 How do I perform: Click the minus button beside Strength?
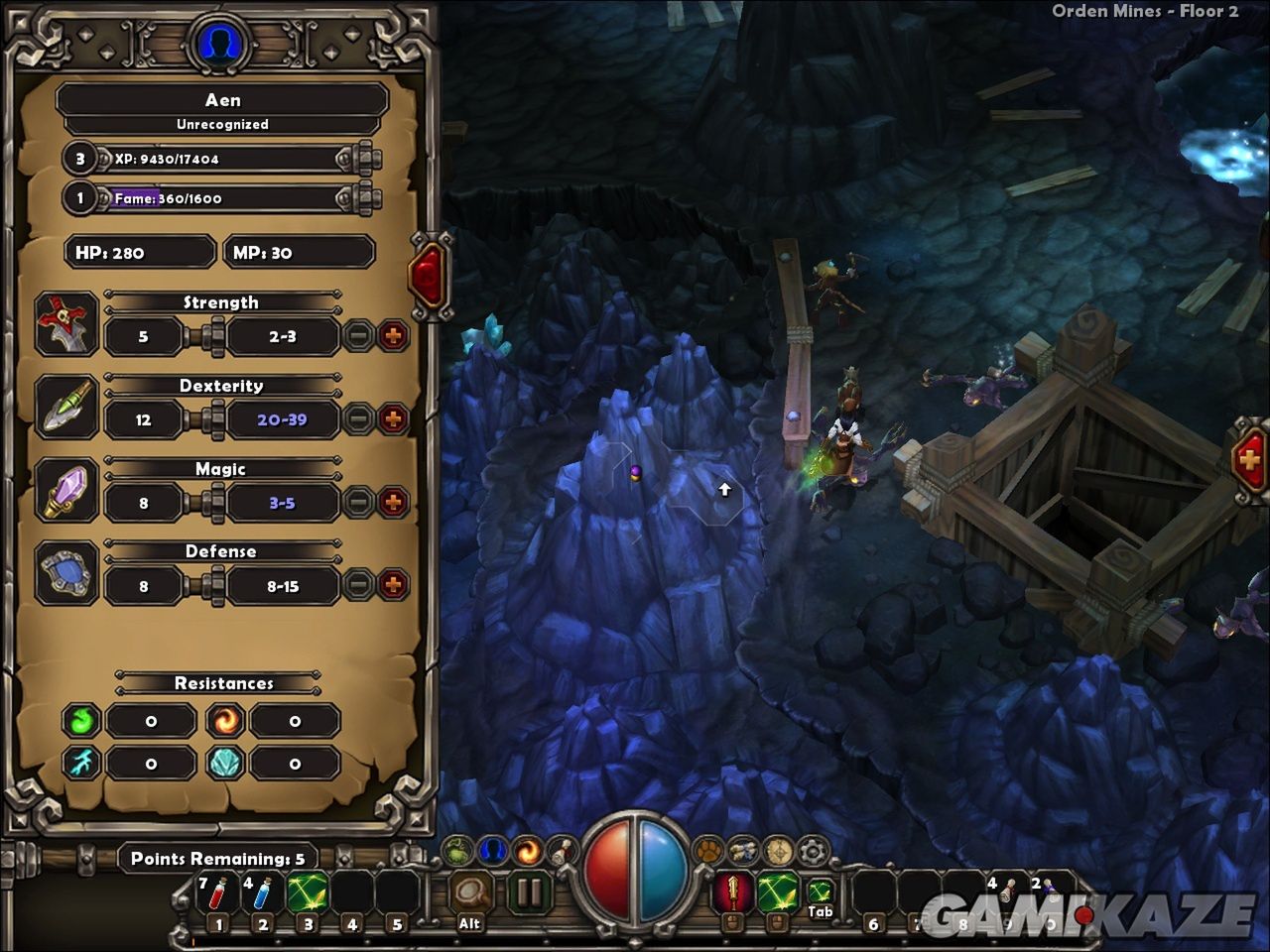click(x=358, y=336)
